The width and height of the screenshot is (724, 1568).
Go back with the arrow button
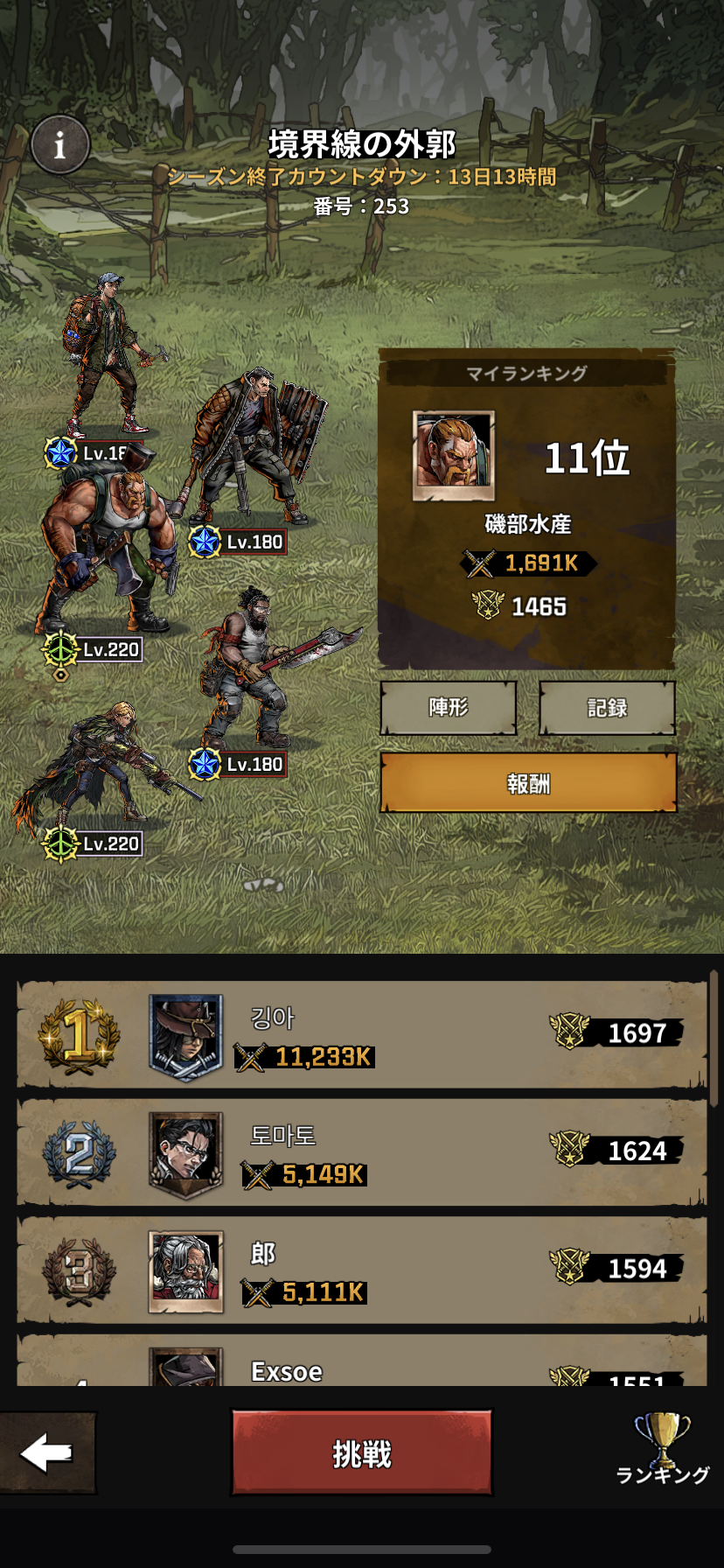47,1453
